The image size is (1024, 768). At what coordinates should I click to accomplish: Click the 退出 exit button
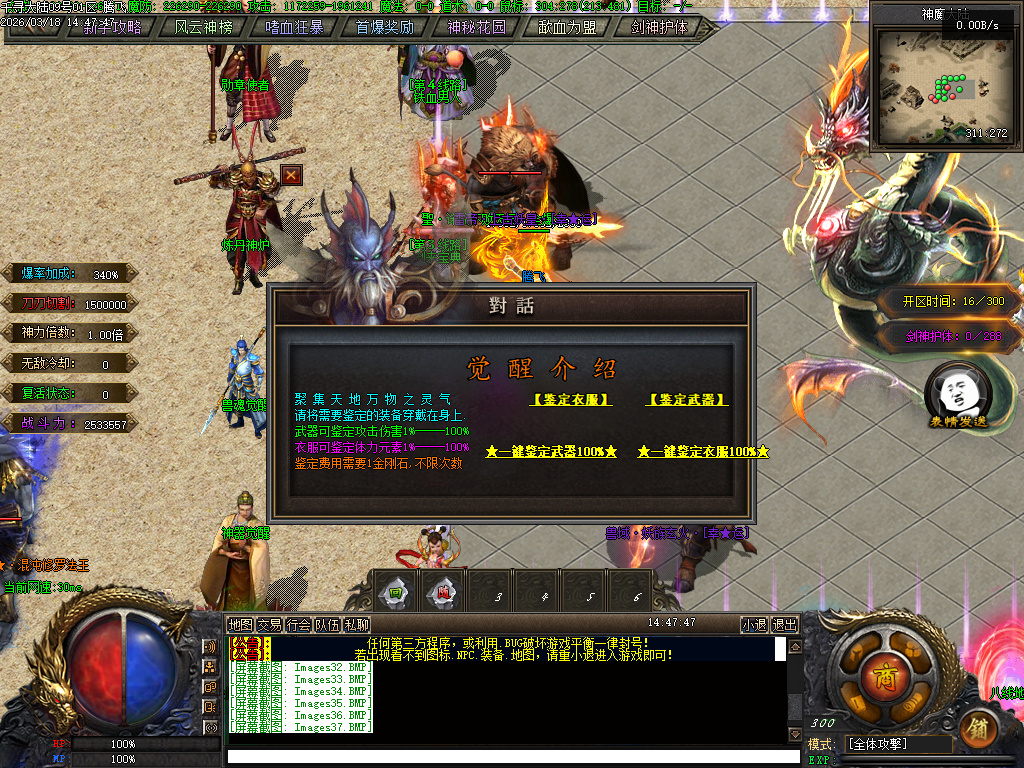785,625
